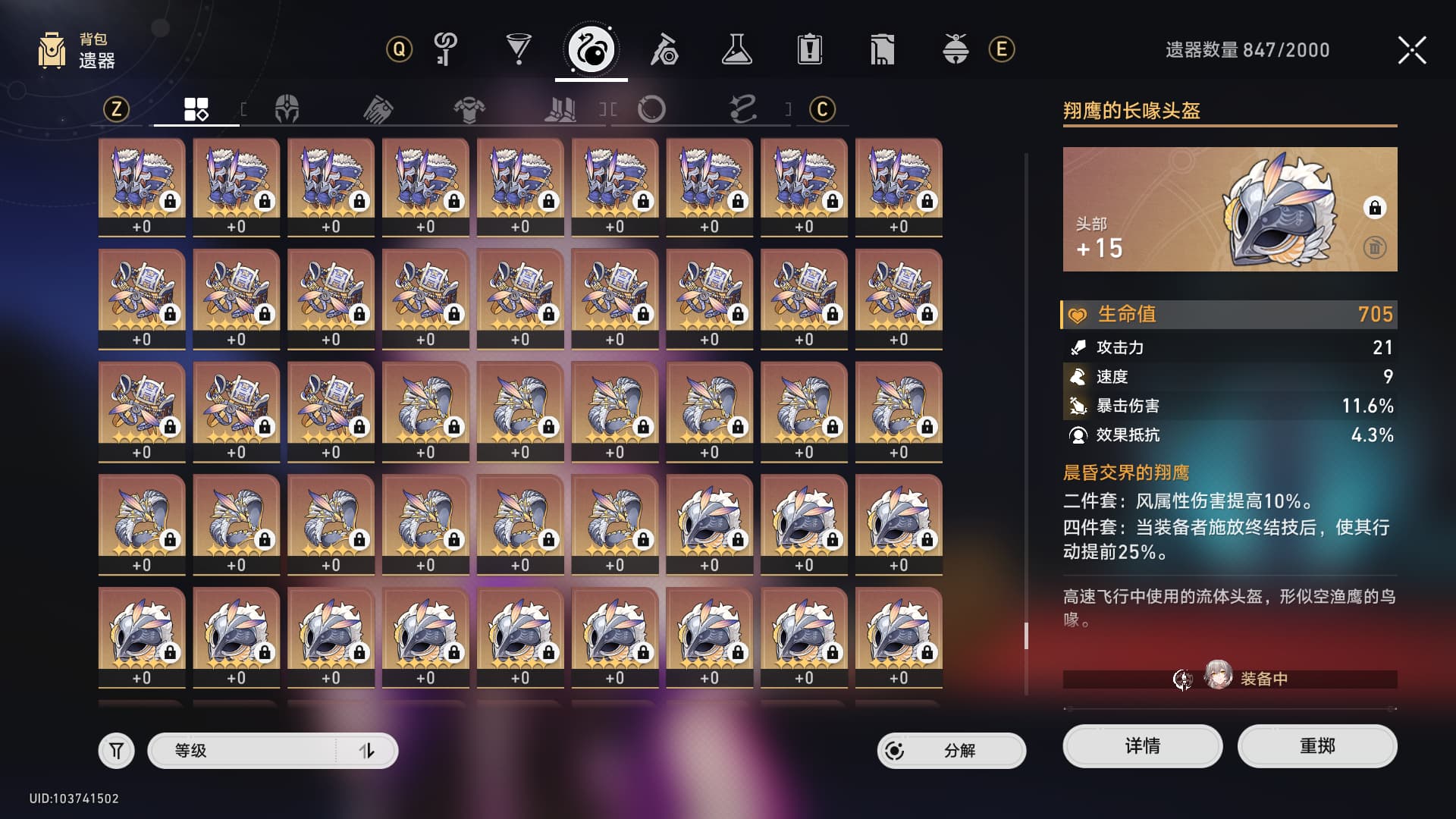Open the 详情 details button

(x=1142, y=746)
